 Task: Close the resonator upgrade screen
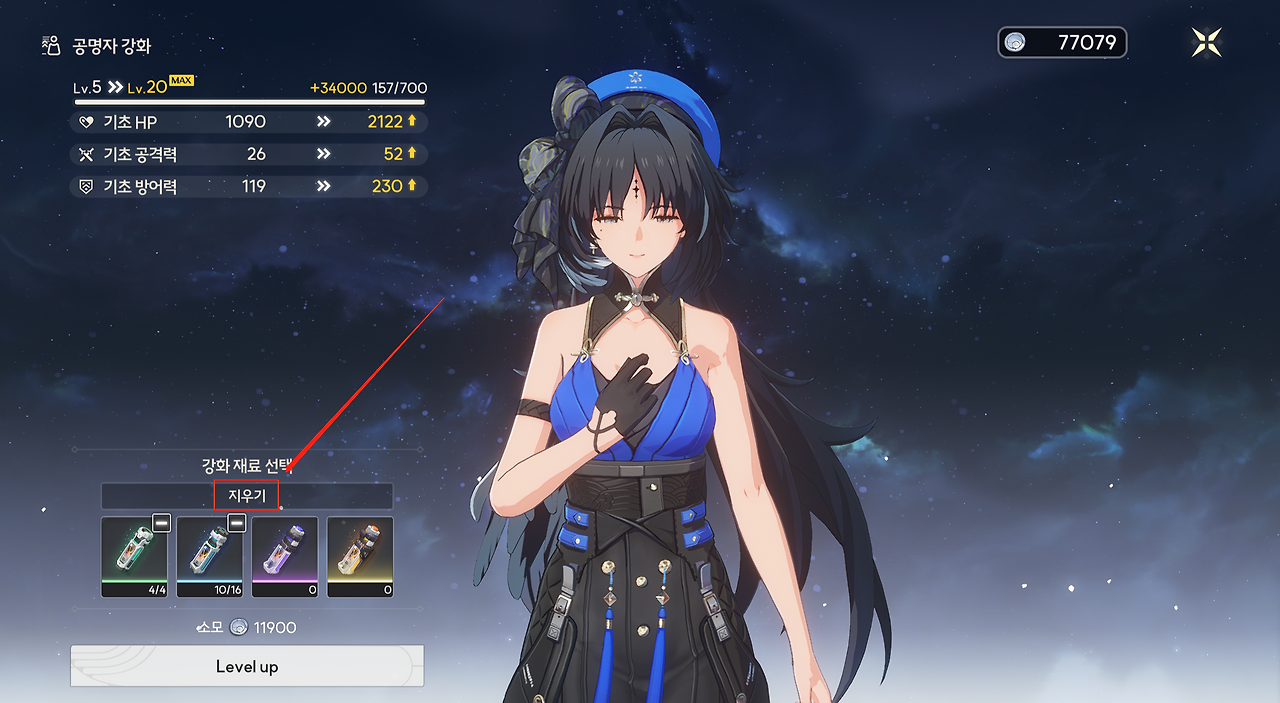click(1207, 42)
